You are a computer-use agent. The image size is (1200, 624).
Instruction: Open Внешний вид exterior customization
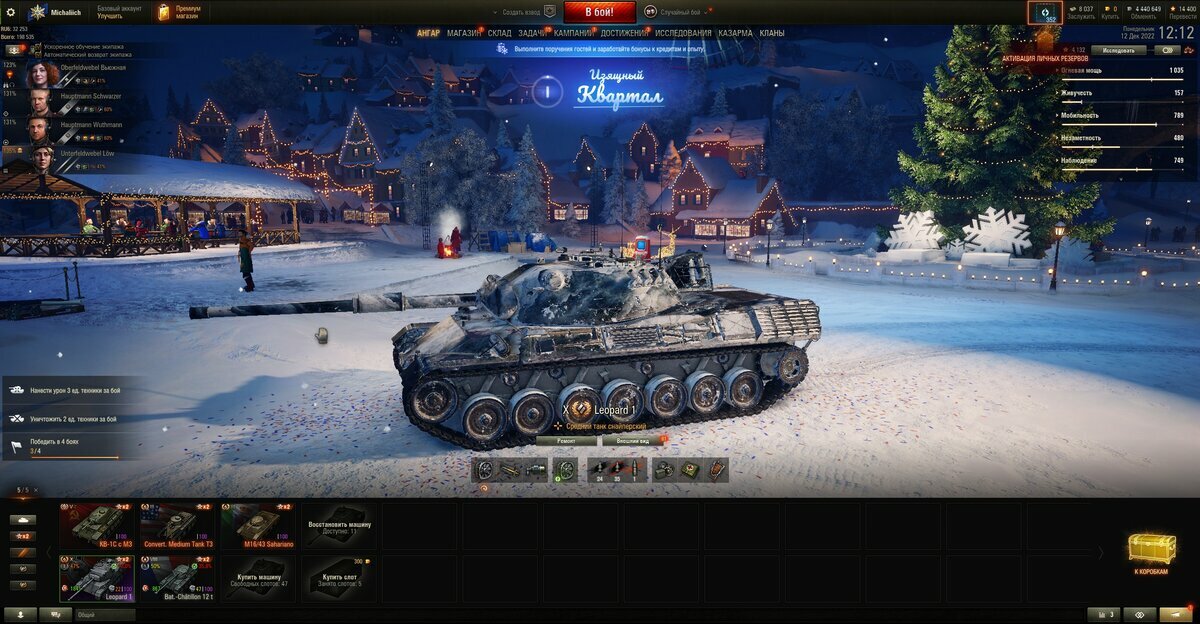[632, 440]
